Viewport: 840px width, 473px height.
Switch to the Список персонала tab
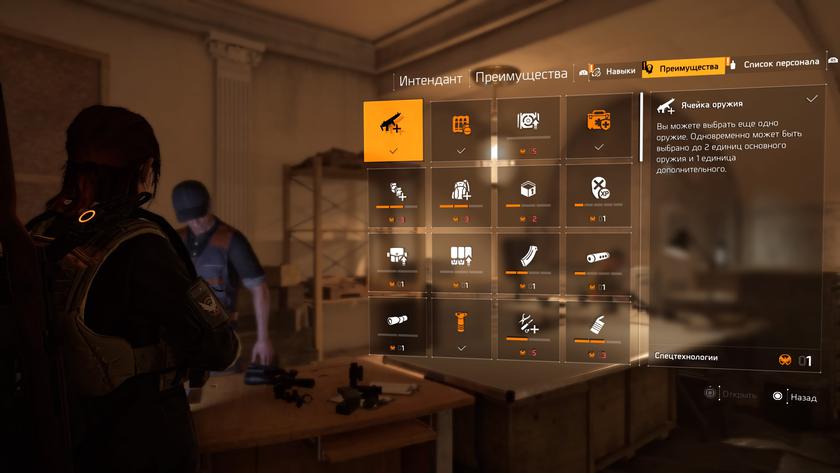click(x=782, y=65)
